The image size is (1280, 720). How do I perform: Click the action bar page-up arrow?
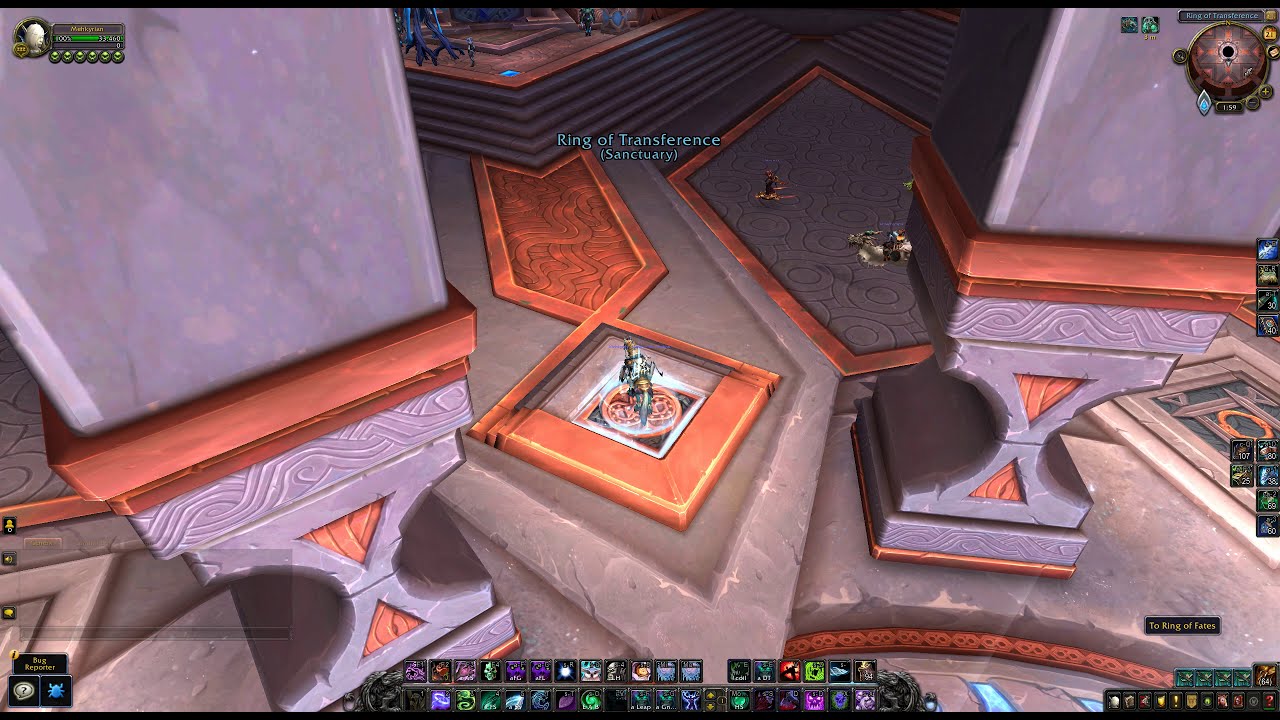point(710,696)
